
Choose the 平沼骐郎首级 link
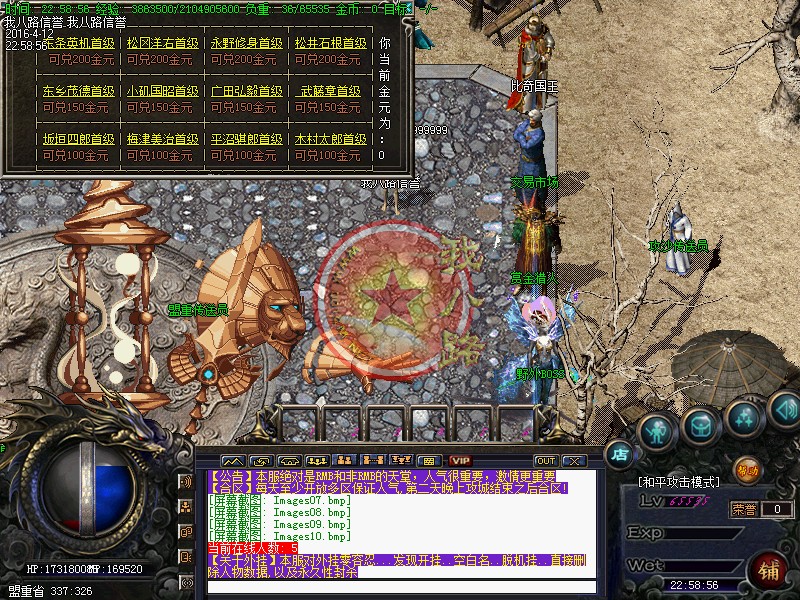coord(246,139)
